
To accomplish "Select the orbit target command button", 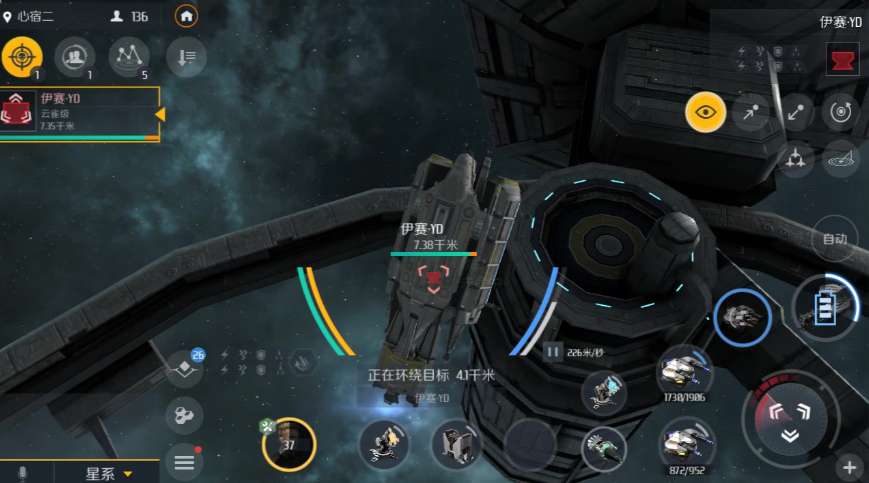I will [x=841, y=112].
